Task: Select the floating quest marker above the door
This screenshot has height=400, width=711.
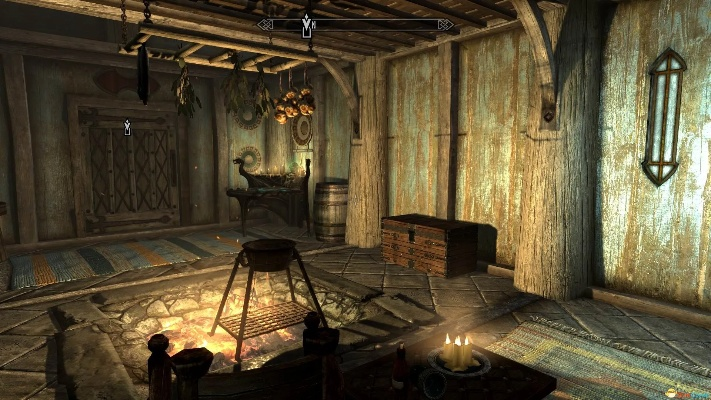Action: pos(127,127)
